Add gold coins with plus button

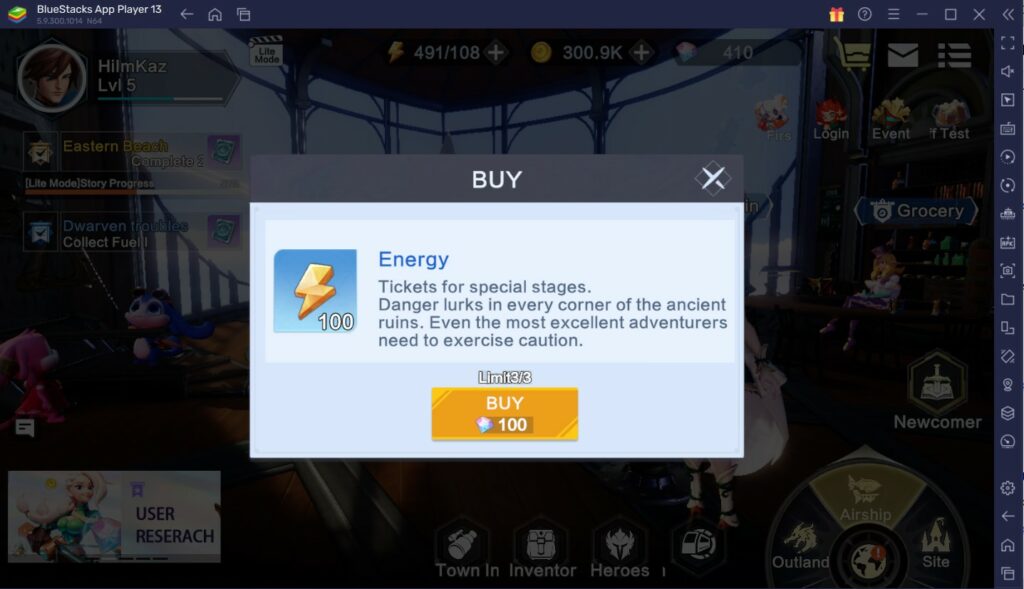pyautogui.click(x=642, y=52)
